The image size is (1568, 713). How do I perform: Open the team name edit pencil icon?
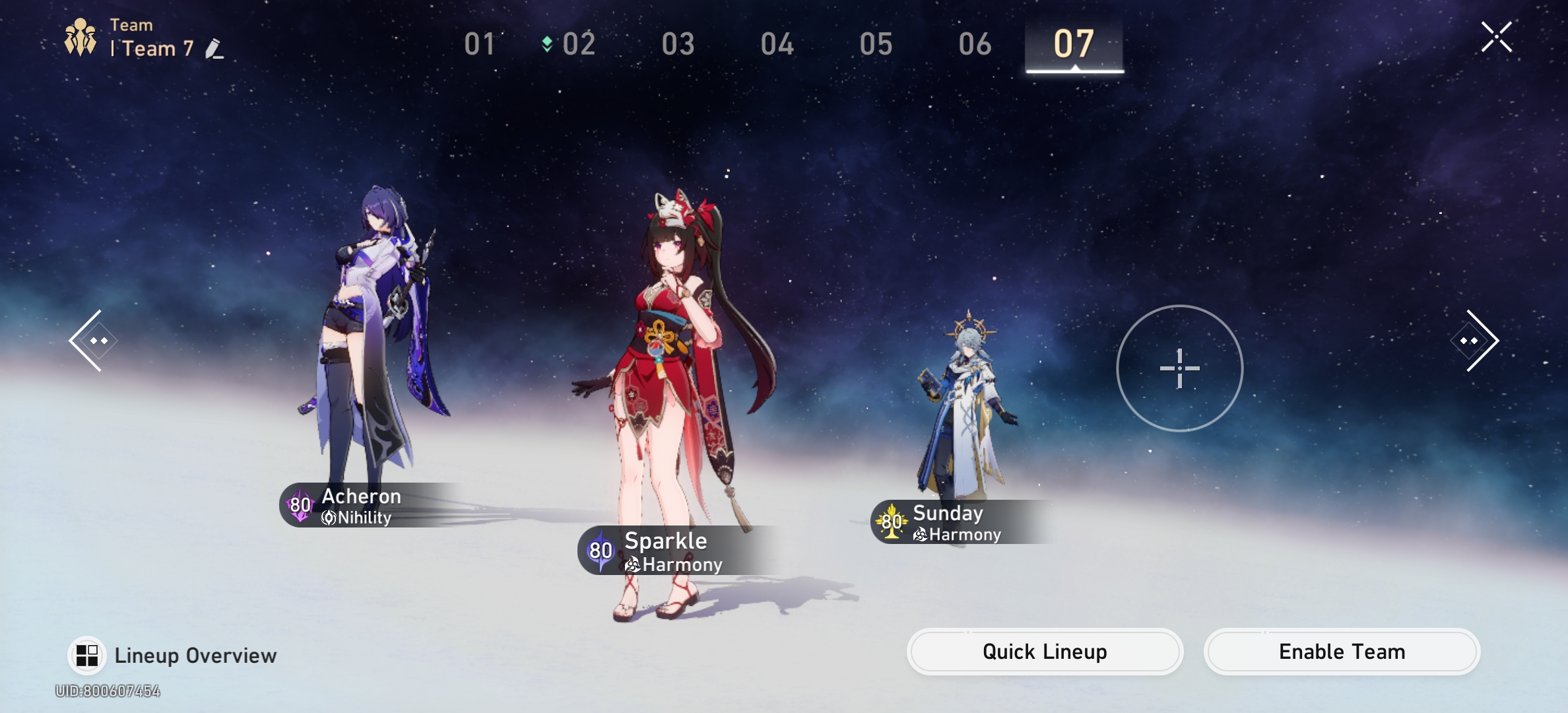pos(214,48)
